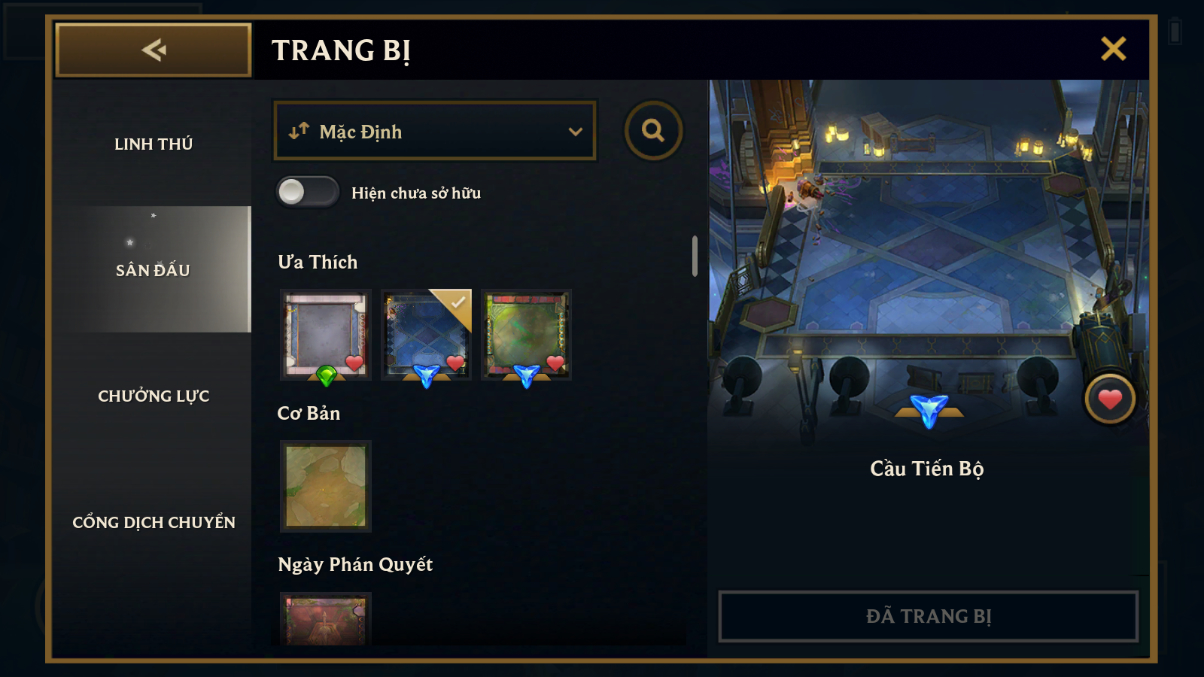Close the Trang Bị window
The width and height of the screenshot is (1204, 677).
(x=1113, y=49)
